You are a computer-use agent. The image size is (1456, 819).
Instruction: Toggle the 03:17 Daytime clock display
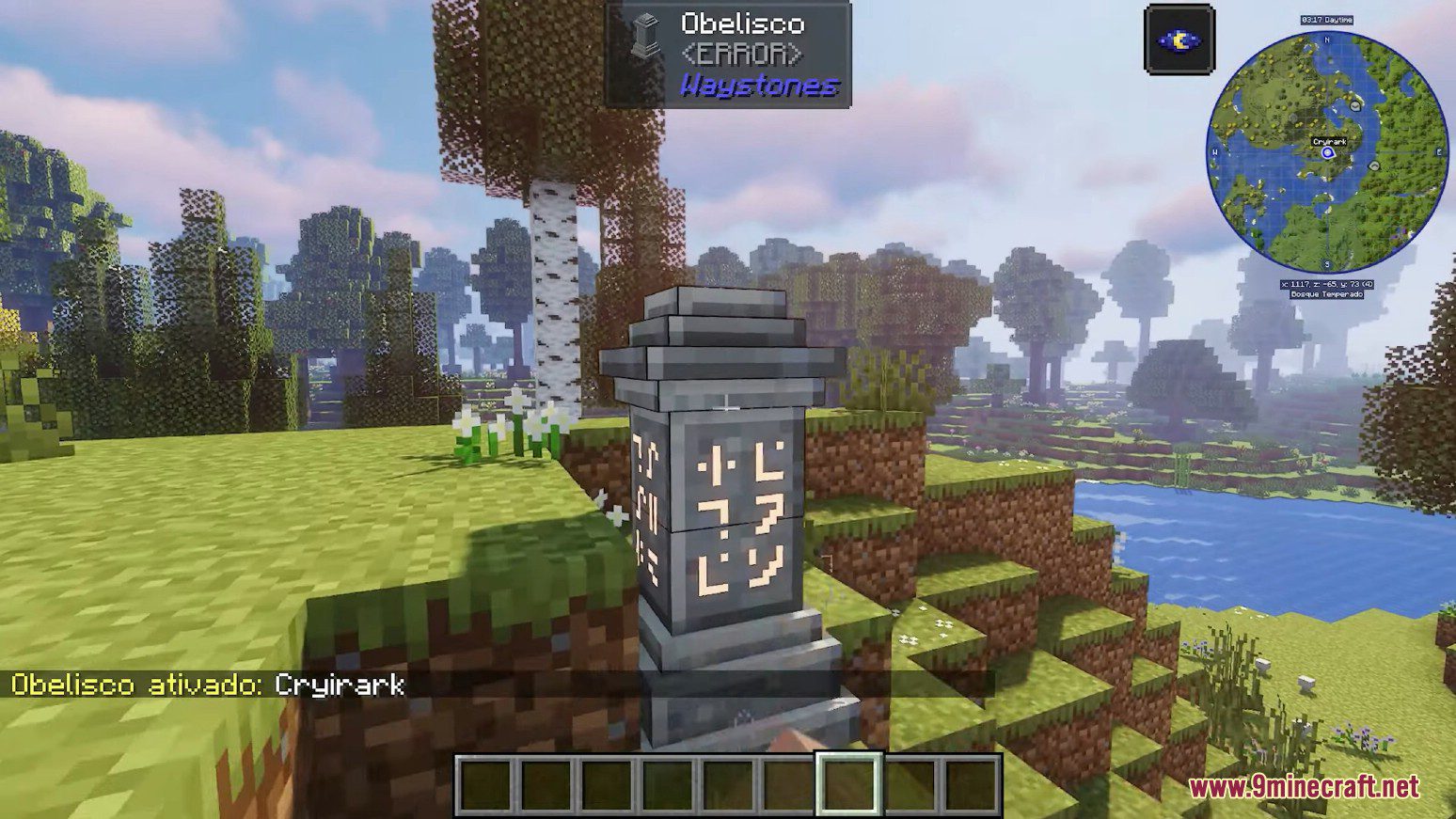pyautogui.click(x=1327, y=20)
